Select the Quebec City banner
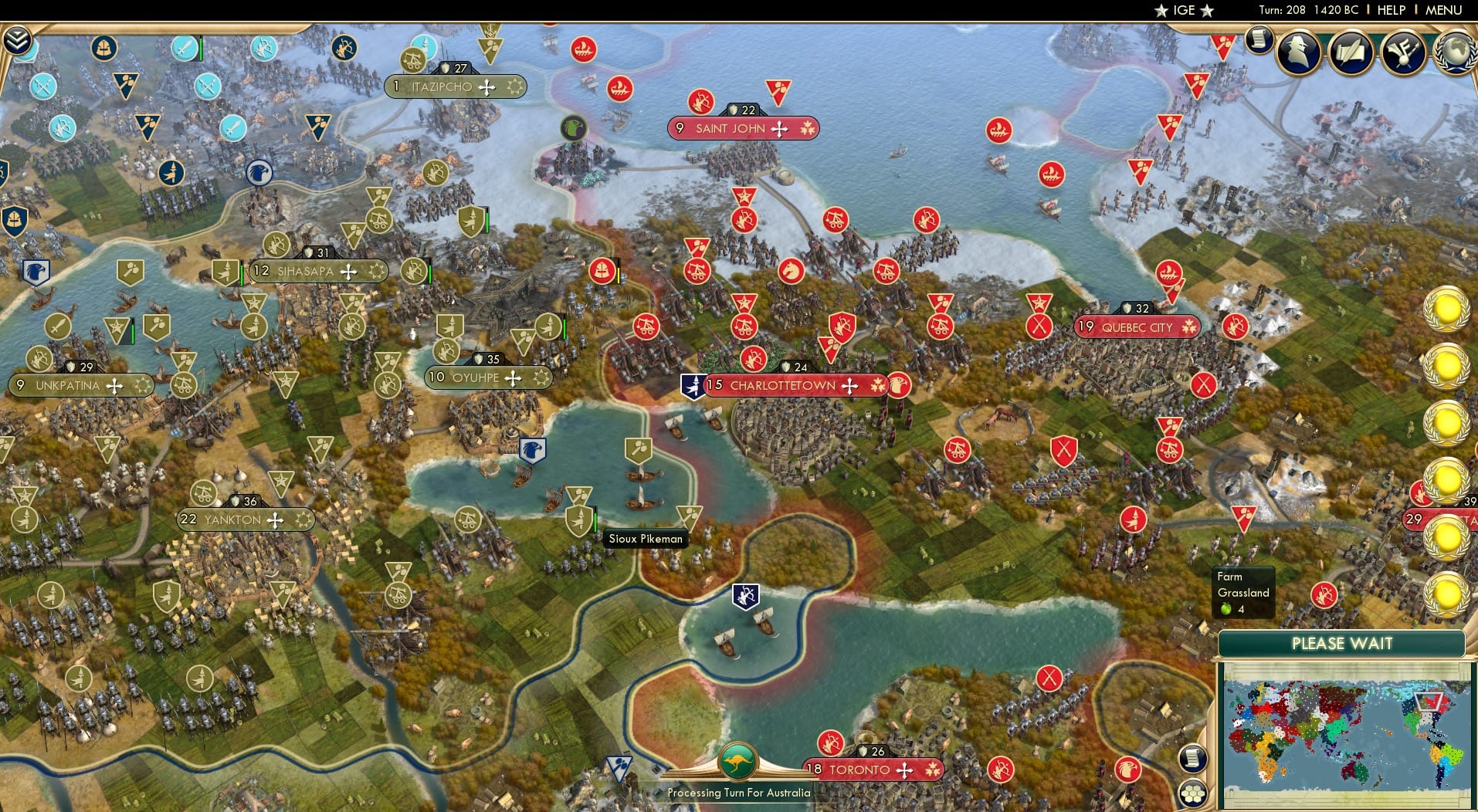The image size is (1478, 812). (1135, 327)
